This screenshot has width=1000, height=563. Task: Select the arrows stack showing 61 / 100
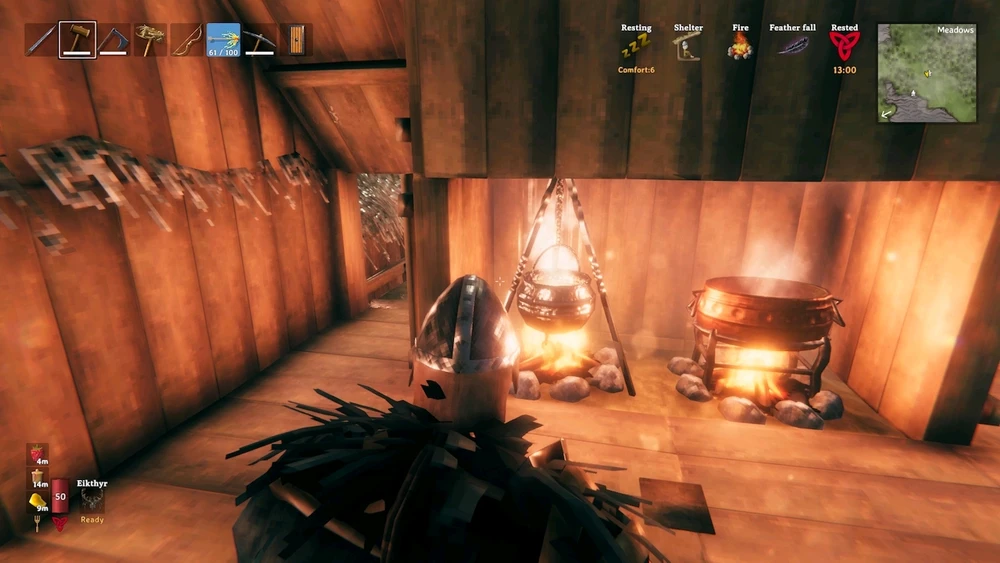223,40
